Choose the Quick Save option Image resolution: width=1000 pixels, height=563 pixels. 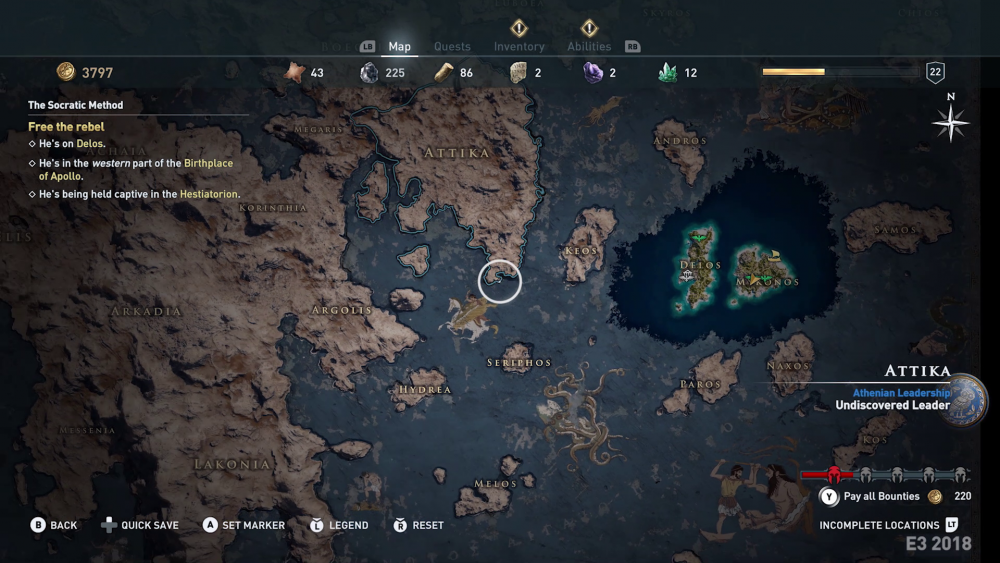150,525
